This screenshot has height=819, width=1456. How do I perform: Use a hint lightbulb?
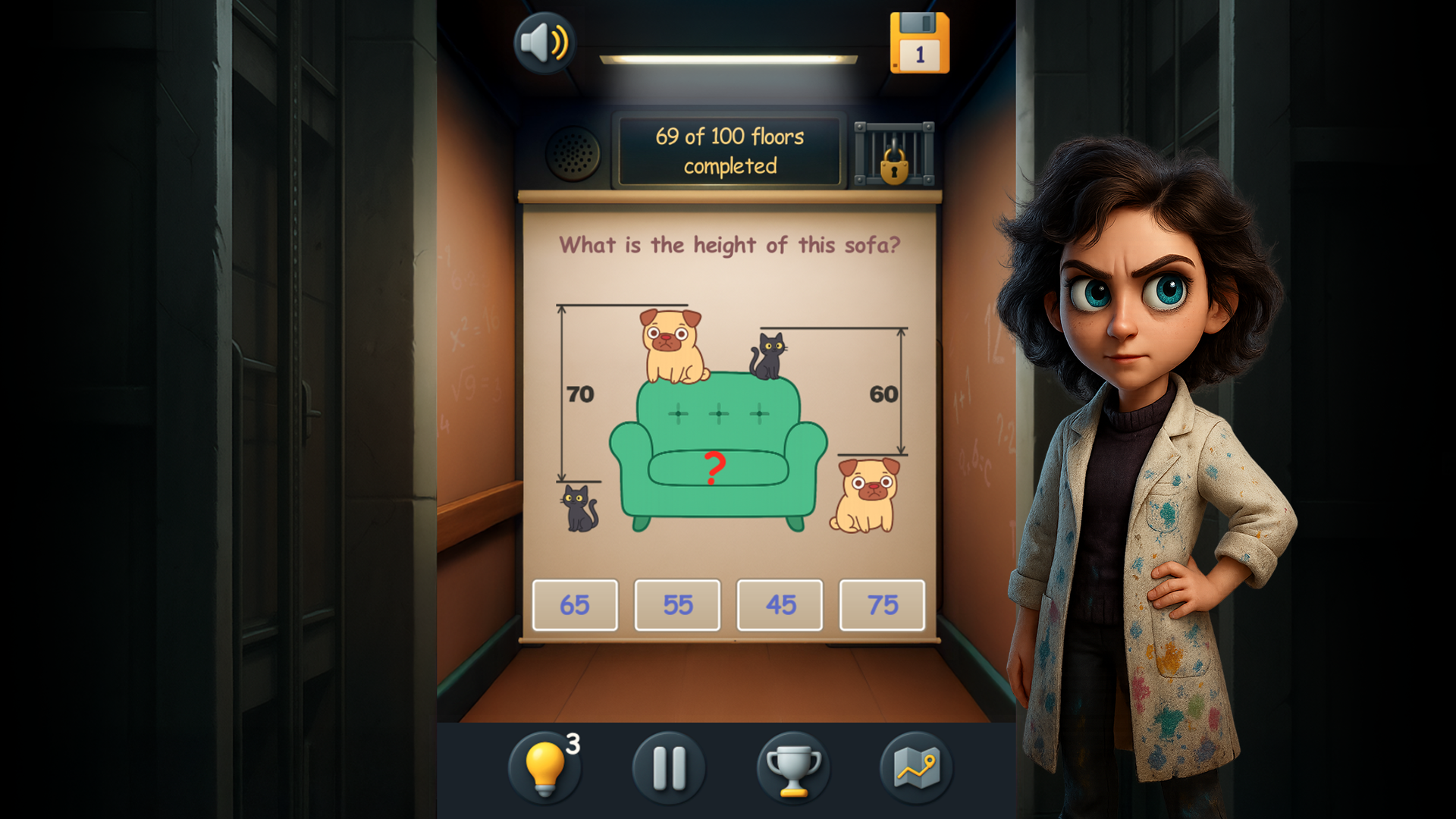click(x=545, y=767)
